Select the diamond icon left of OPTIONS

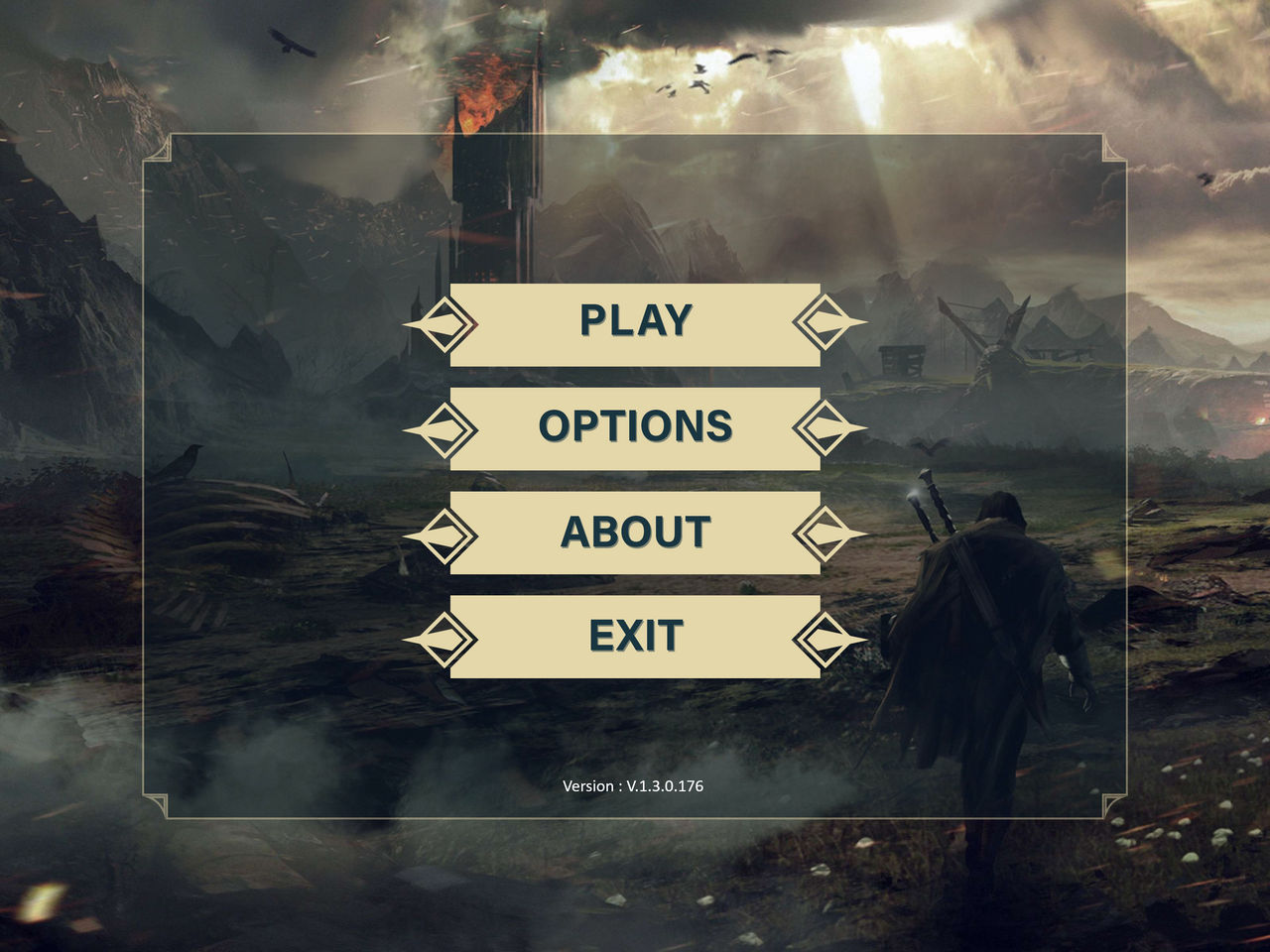(444, 426)
